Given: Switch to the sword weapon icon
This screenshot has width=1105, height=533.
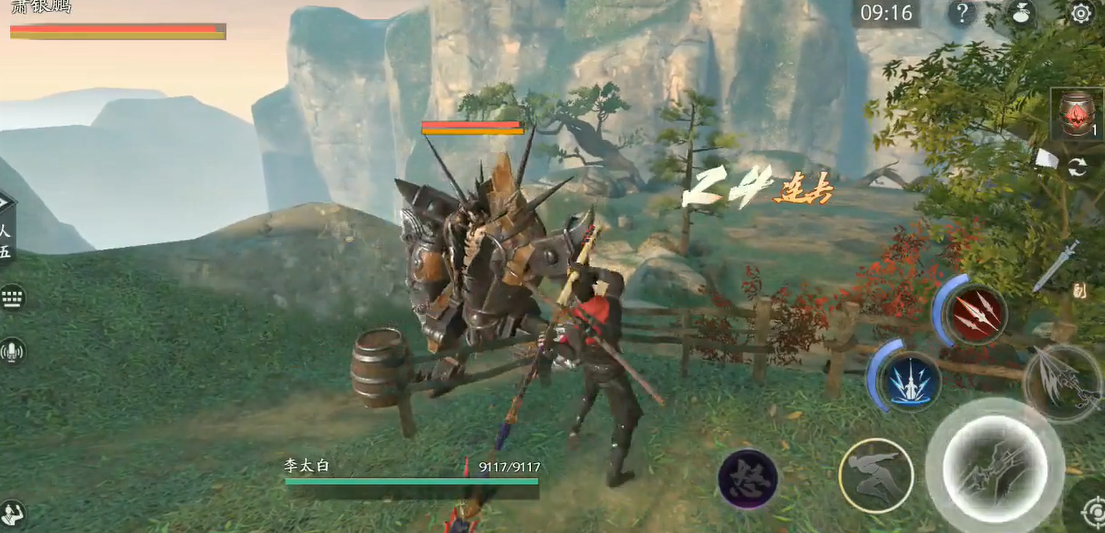Looking at the screenshot, I should (1056, 263).
